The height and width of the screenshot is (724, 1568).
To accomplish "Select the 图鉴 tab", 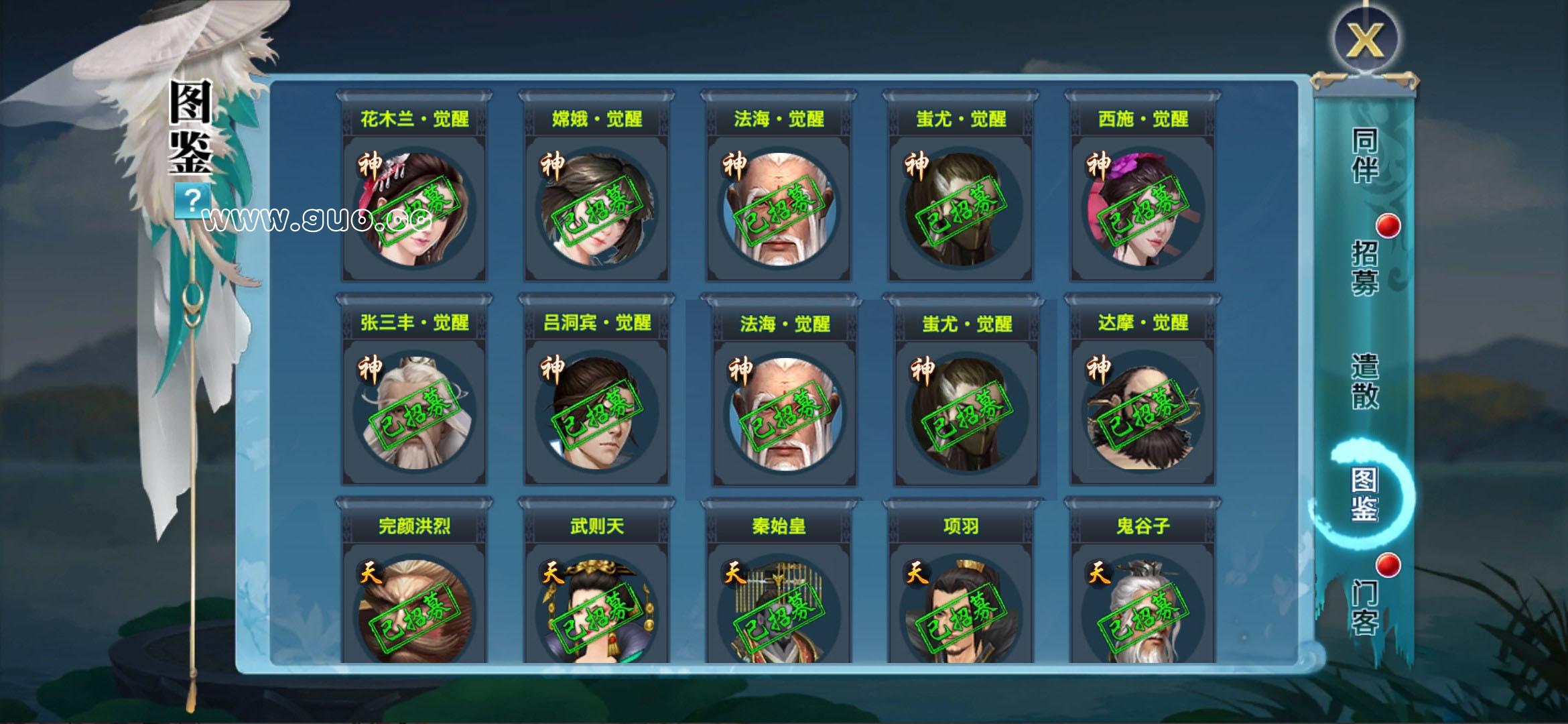I will [1364, 495].
